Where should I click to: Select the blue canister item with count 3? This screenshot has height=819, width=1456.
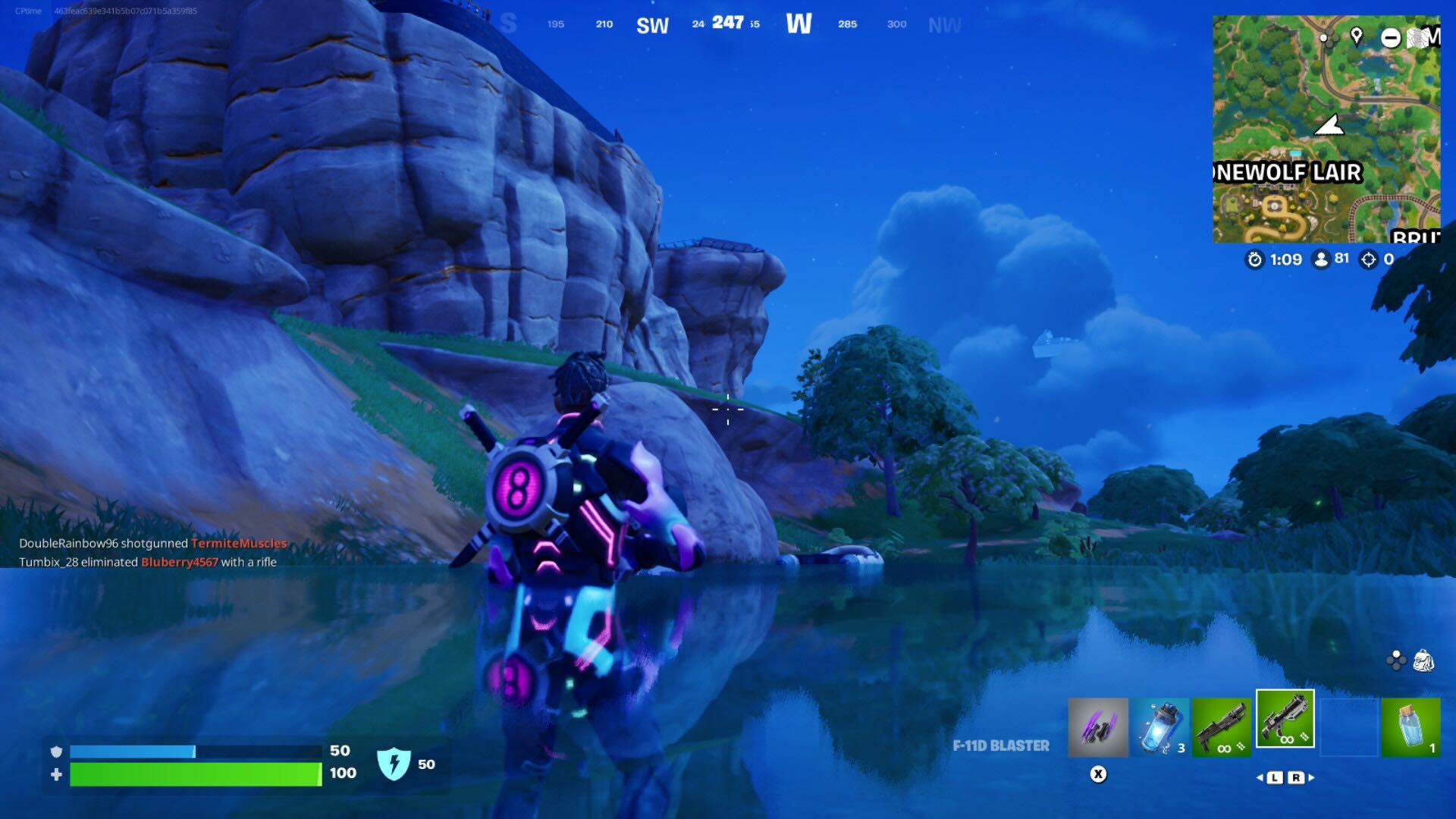click(1159, 728)
